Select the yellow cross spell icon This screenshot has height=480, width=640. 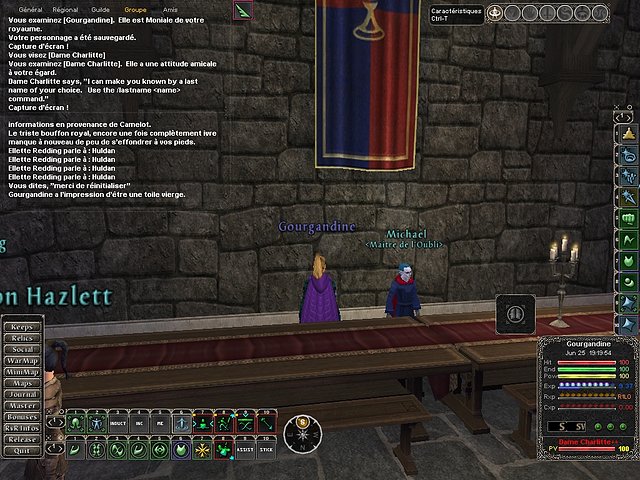pos(204,450)
